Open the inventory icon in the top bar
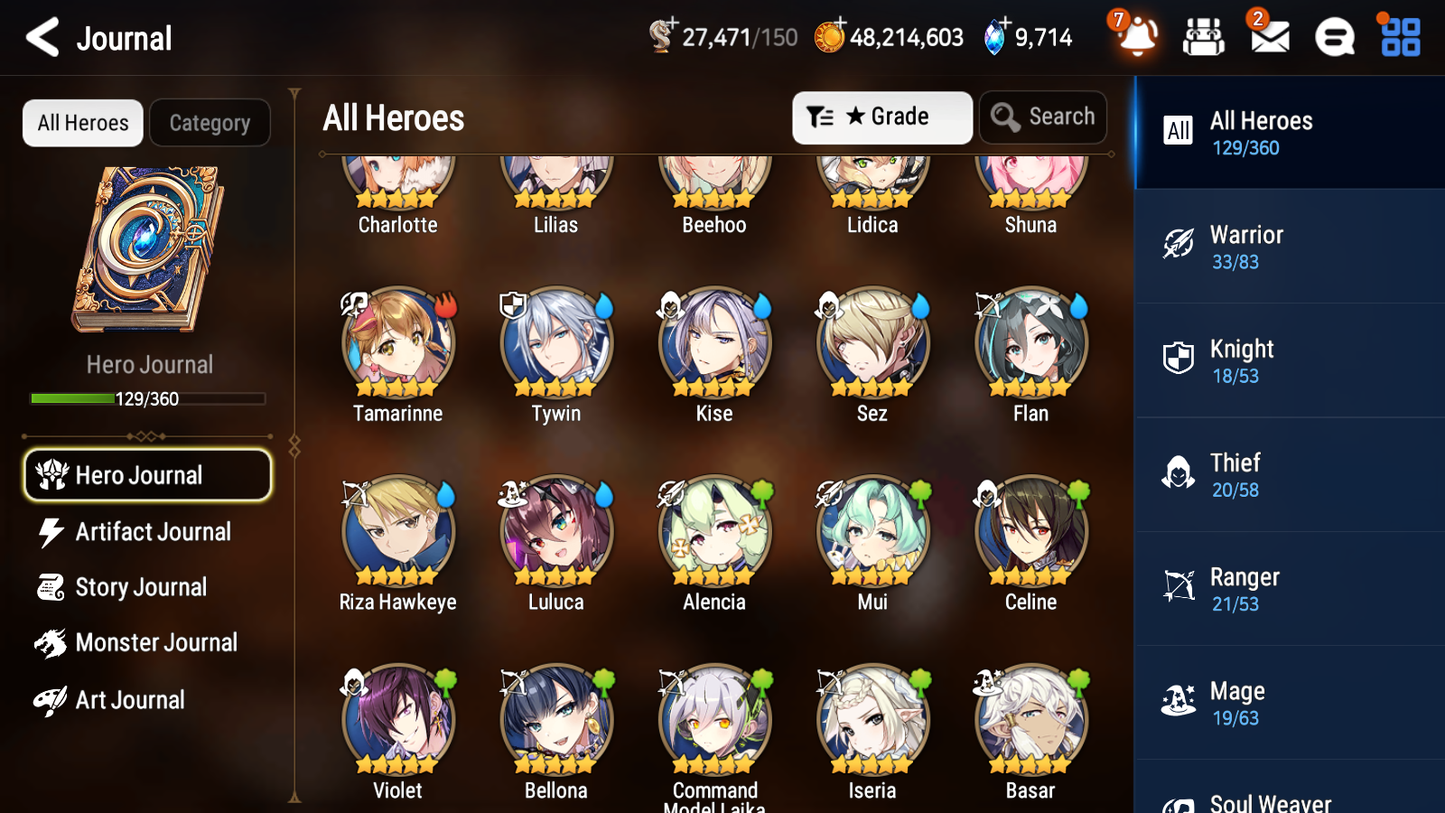Viewport: 1445px width, 813px height. tap(1203, 36)
